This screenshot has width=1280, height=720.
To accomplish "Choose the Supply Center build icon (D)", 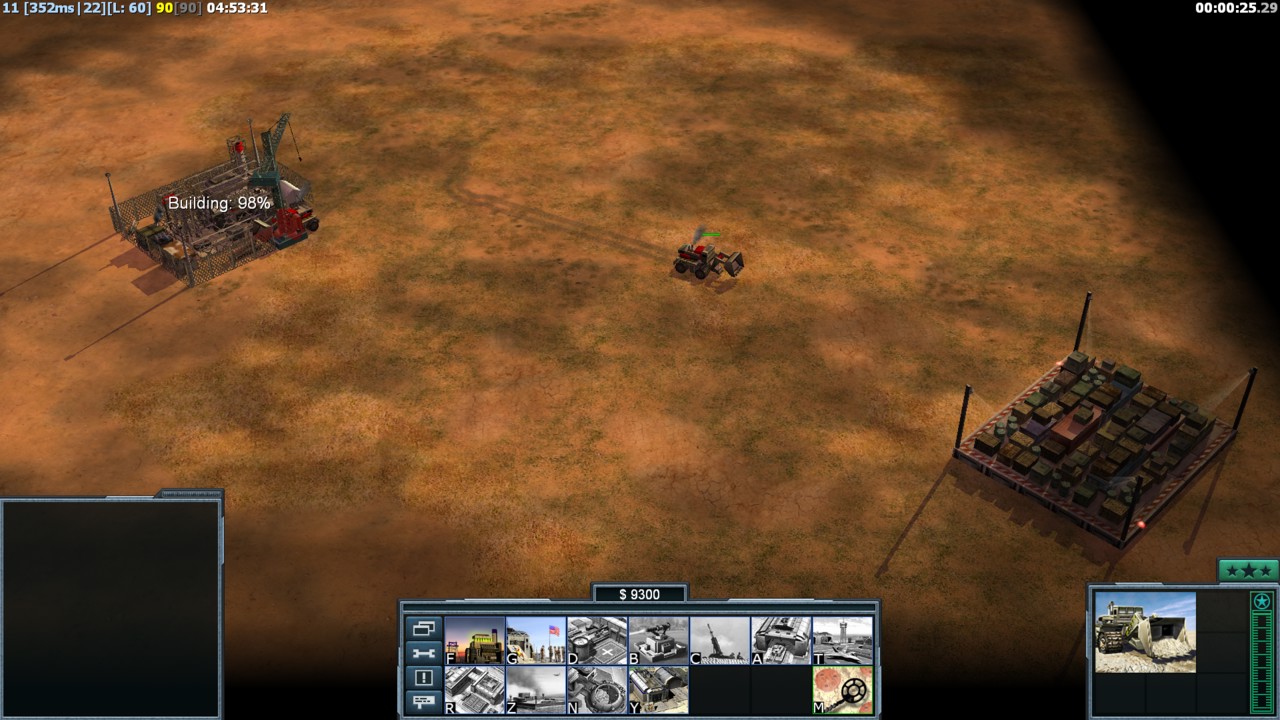I will click(597, 640).
